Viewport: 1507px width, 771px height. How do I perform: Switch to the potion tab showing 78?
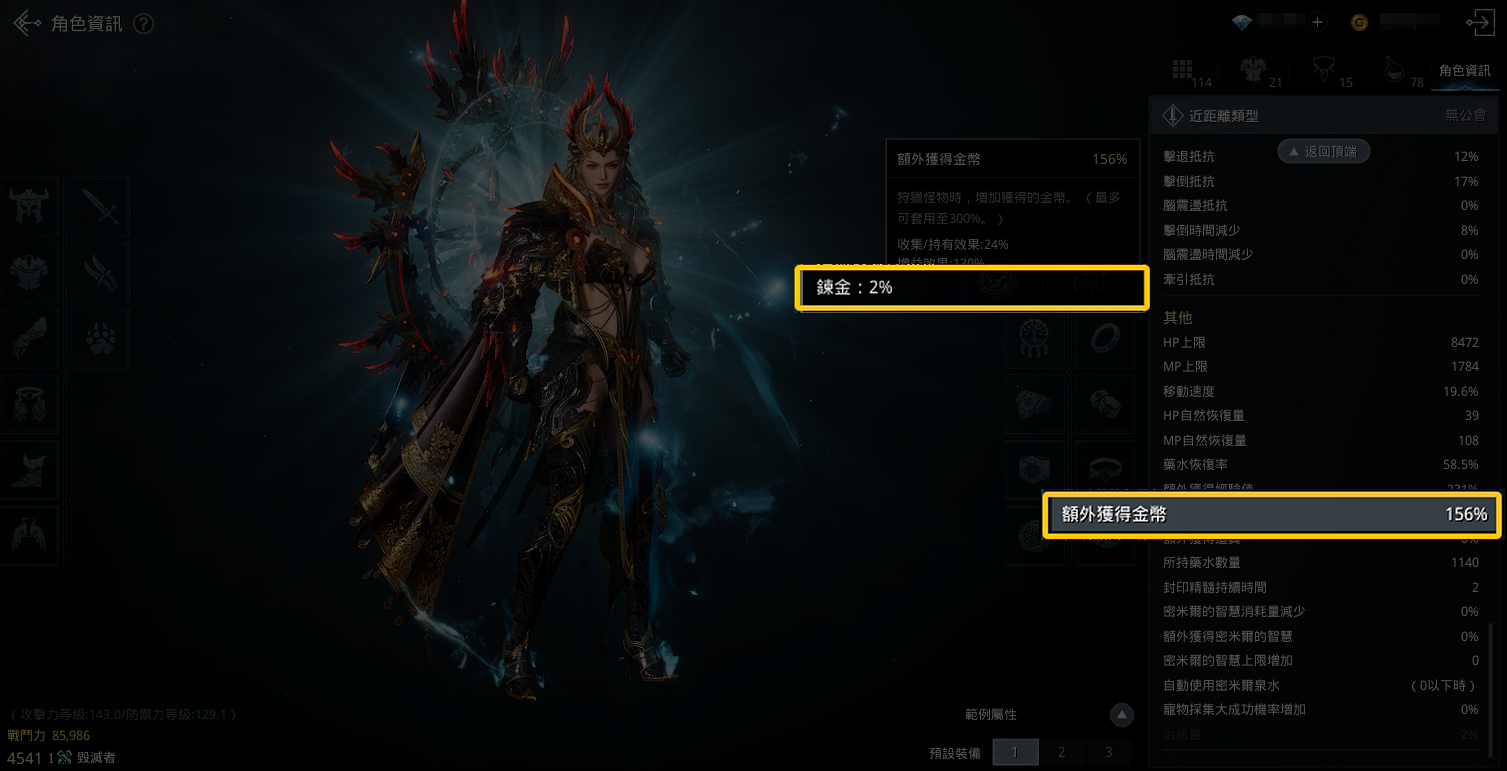1395,69
